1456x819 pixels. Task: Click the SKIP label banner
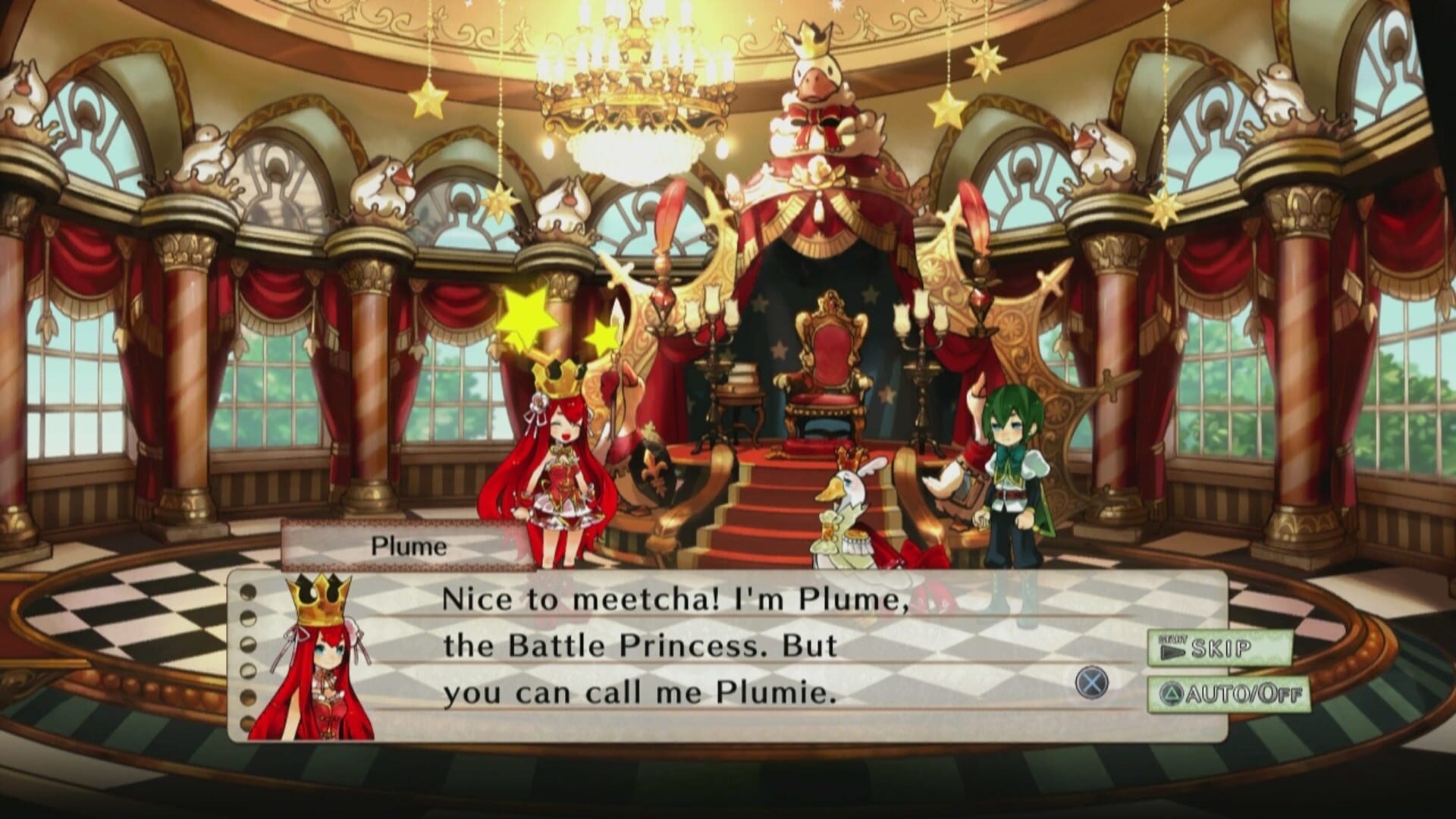(x=1221, y=648)
